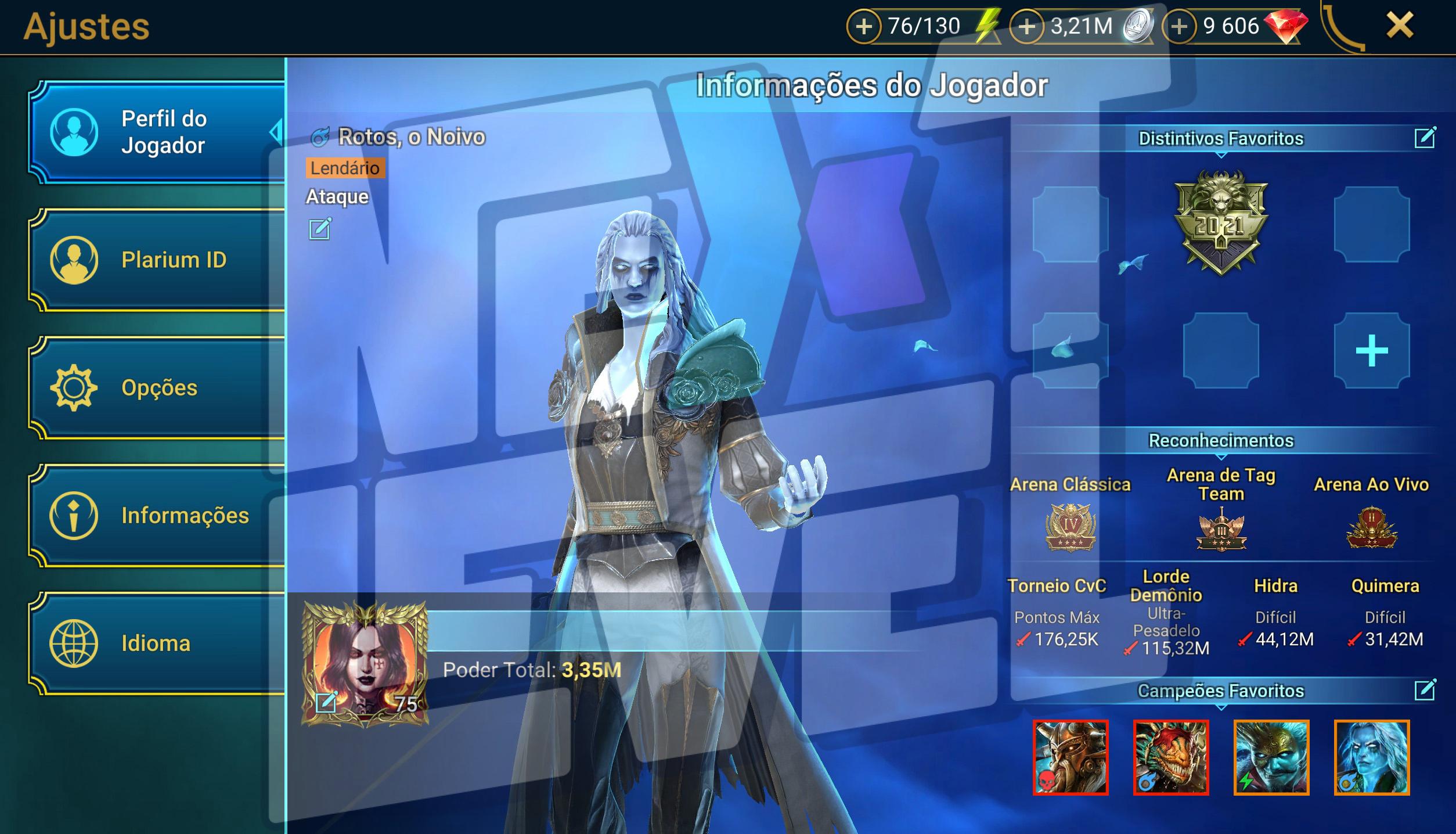Select the Informações menu entry
This screenshot has height=834, width=1456.
click(157, 516)
